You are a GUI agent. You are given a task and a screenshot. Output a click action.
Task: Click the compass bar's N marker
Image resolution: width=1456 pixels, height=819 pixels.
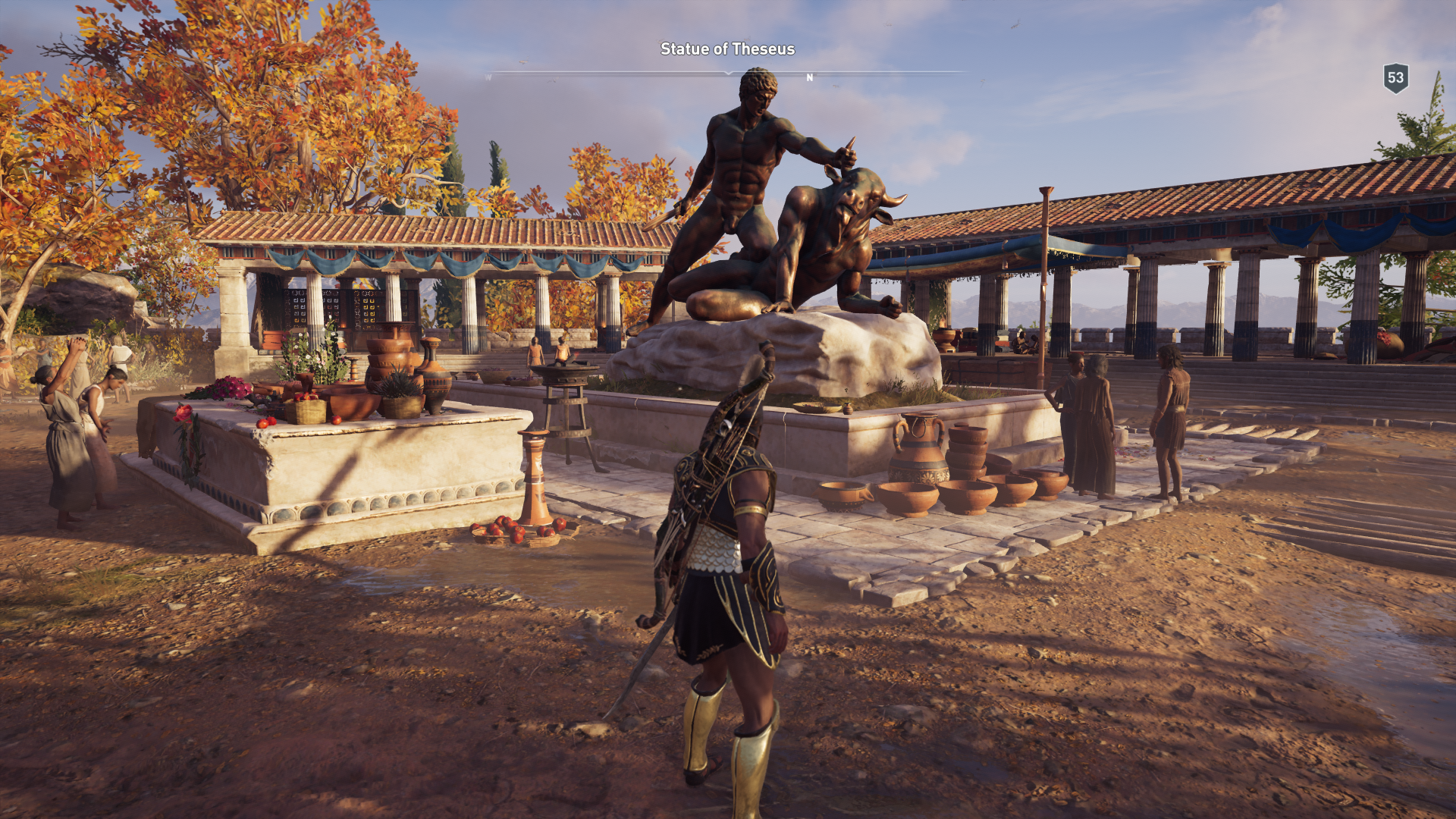(809, 77)
